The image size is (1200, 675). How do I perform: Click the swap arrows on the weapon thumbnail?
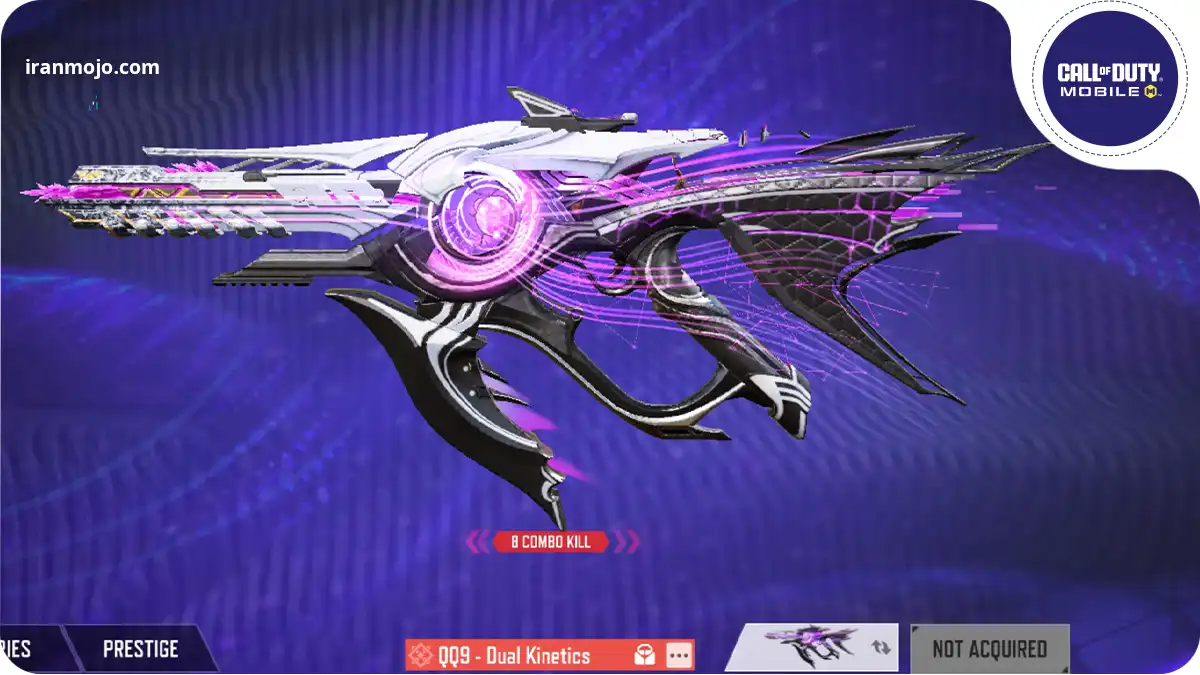[880, 648]
